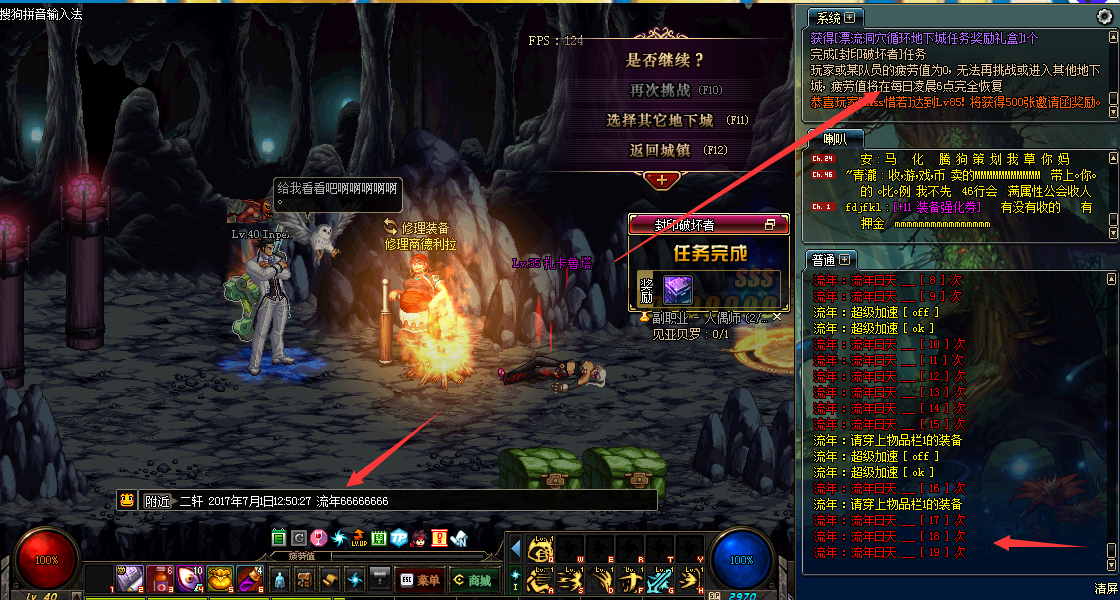Use the gold pouch item in the hotbar
The height and width of the screenshot is (600, 1120).
coord(220,578)
